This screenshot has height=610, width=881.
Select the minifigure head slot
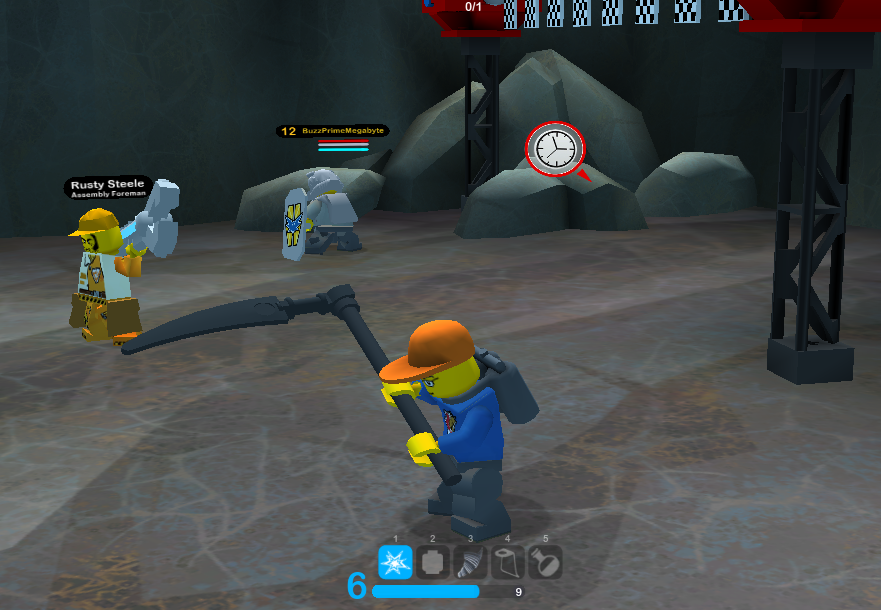(x=433, y=562)
